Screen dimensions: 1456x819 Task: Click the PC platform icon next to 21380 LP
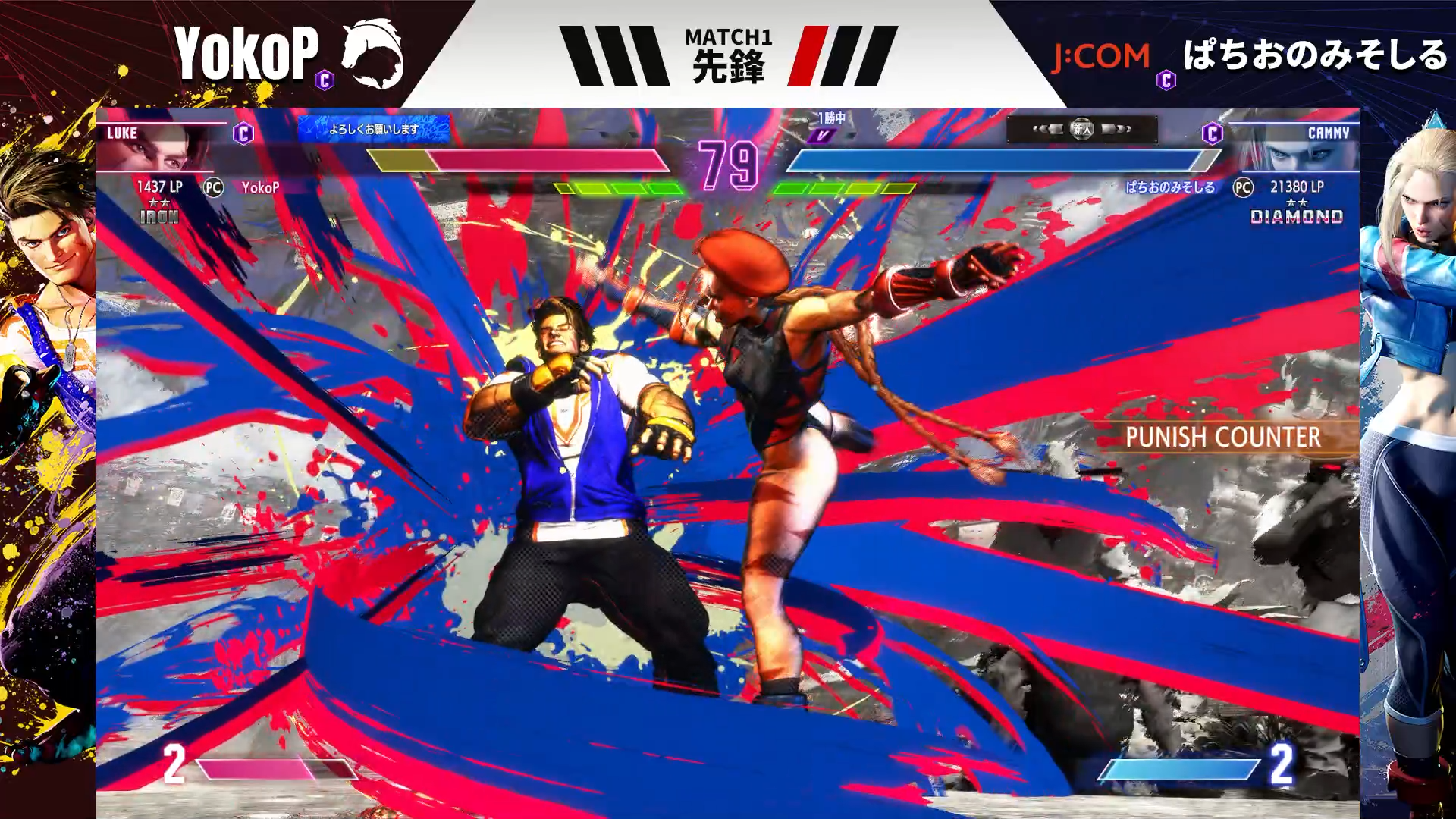[1243, 187]
